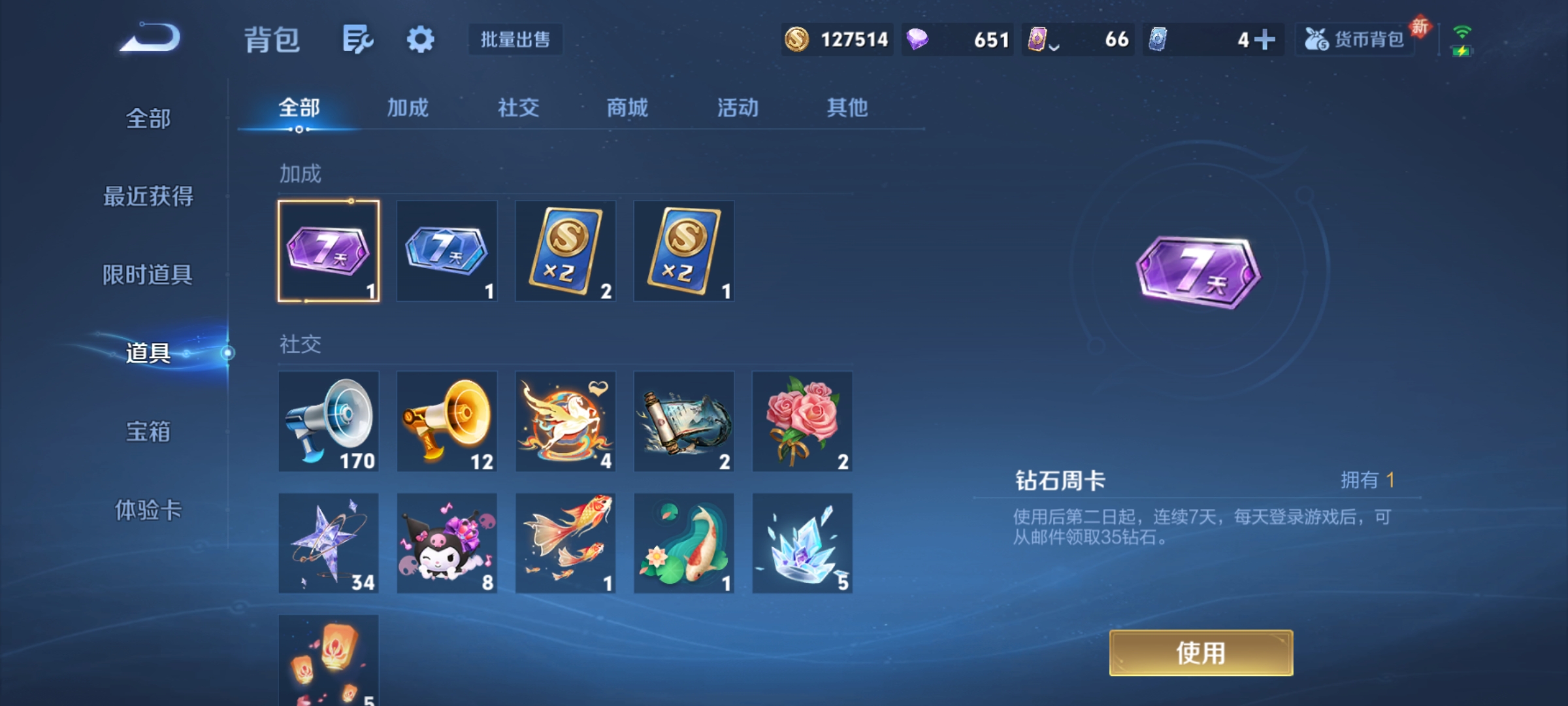Image resolution: width=1568 pixels, height=706 pixels.
Task: Select the golden megaphone item
Action: click(447, 422)
